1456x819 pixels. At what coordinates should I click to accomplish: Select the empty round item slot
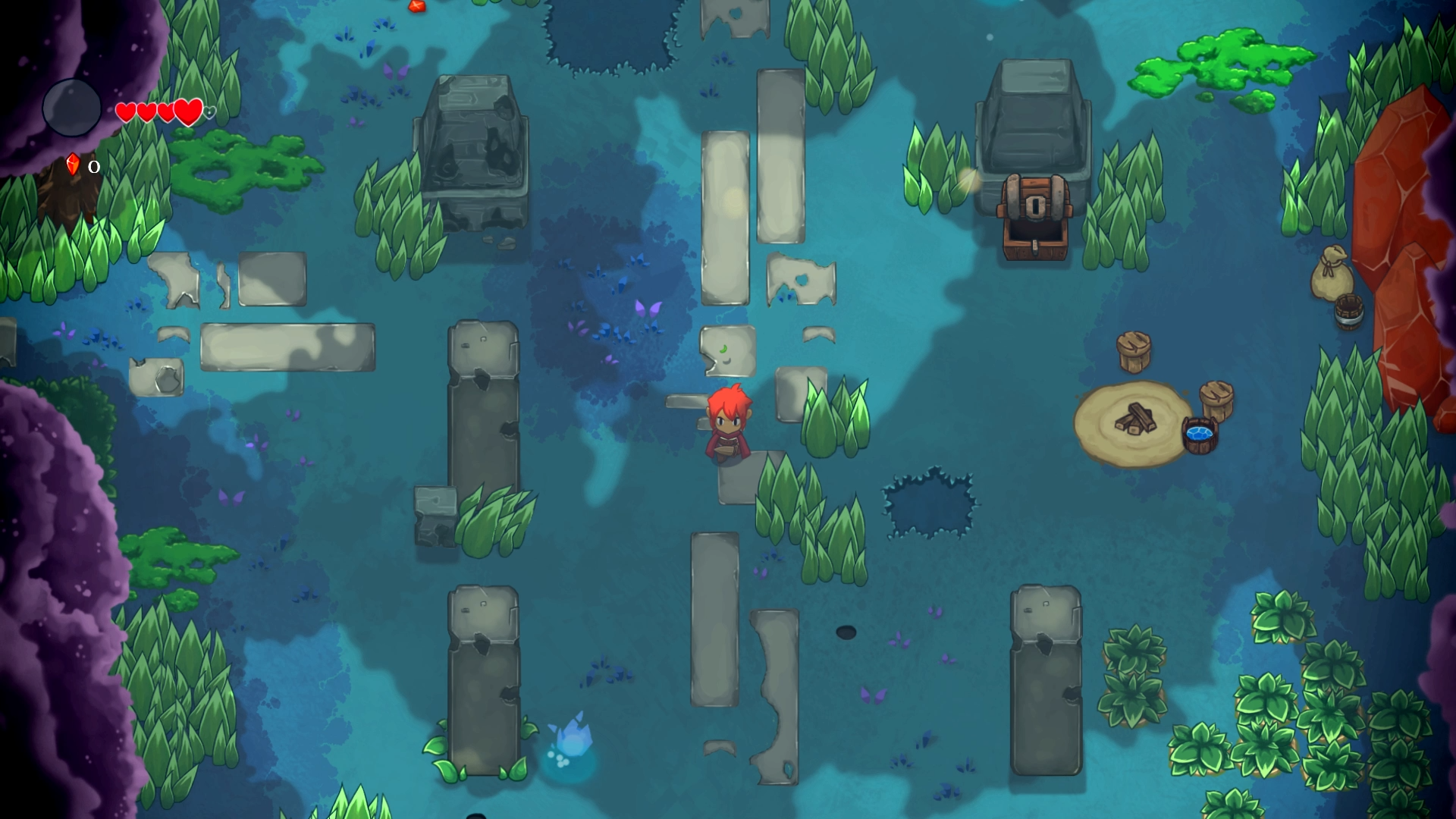(72, 108)
